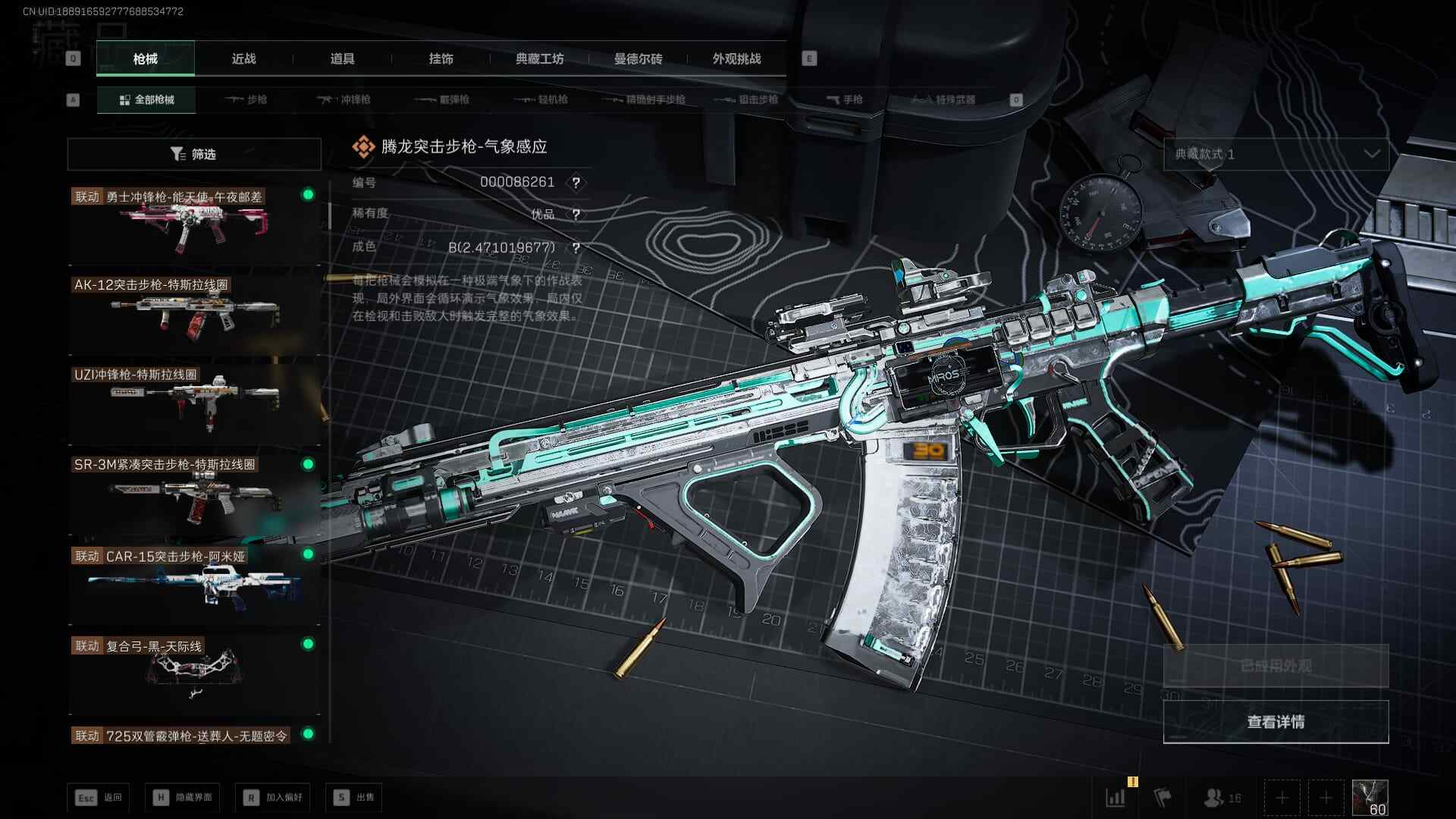Click the 查看详情 view details button
The image size is (1456, 819).
[x=1276, y=721]
